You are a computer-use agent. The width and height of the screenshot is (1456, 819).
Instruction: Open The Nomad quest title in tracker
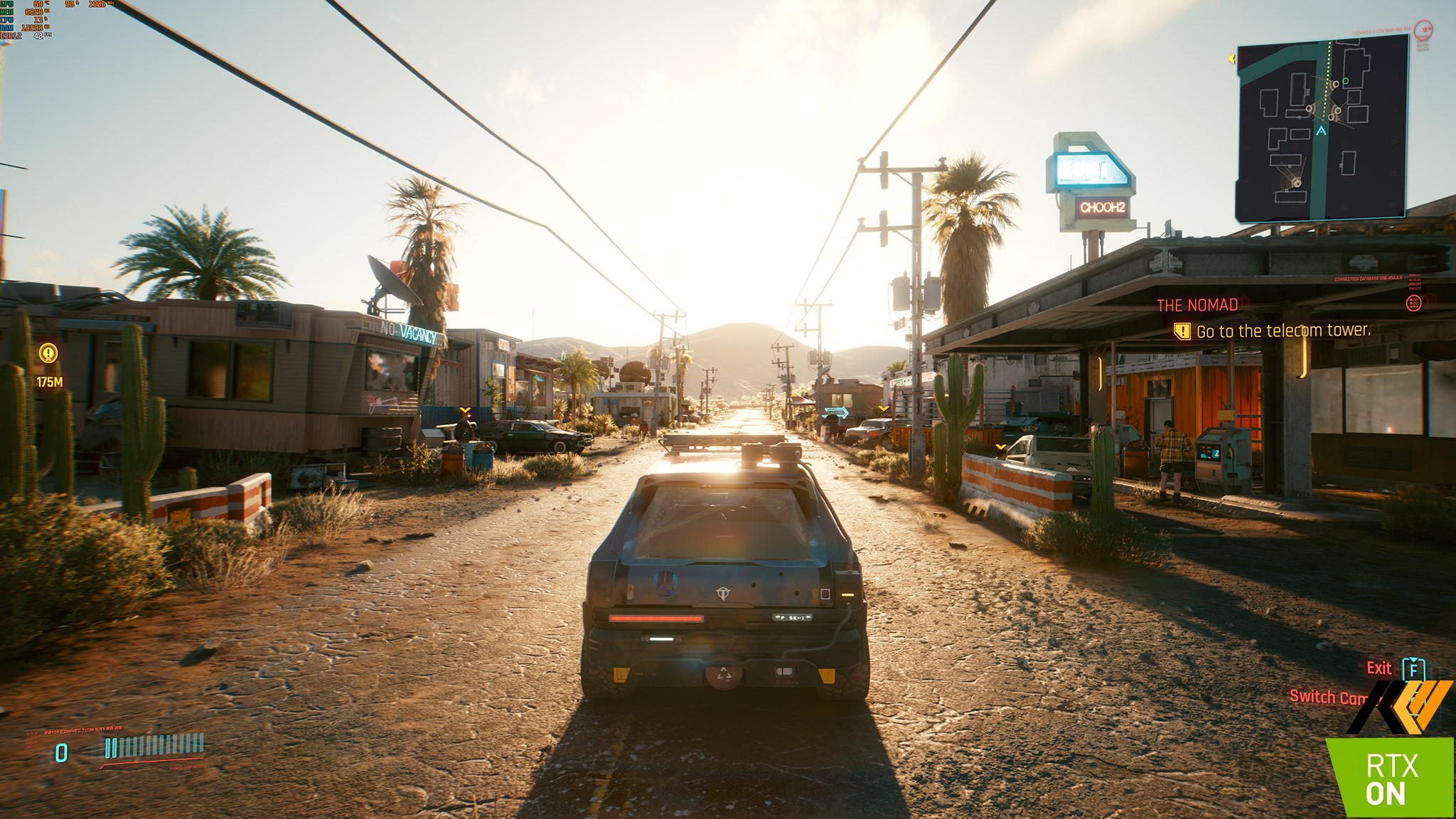[1197, 305]
